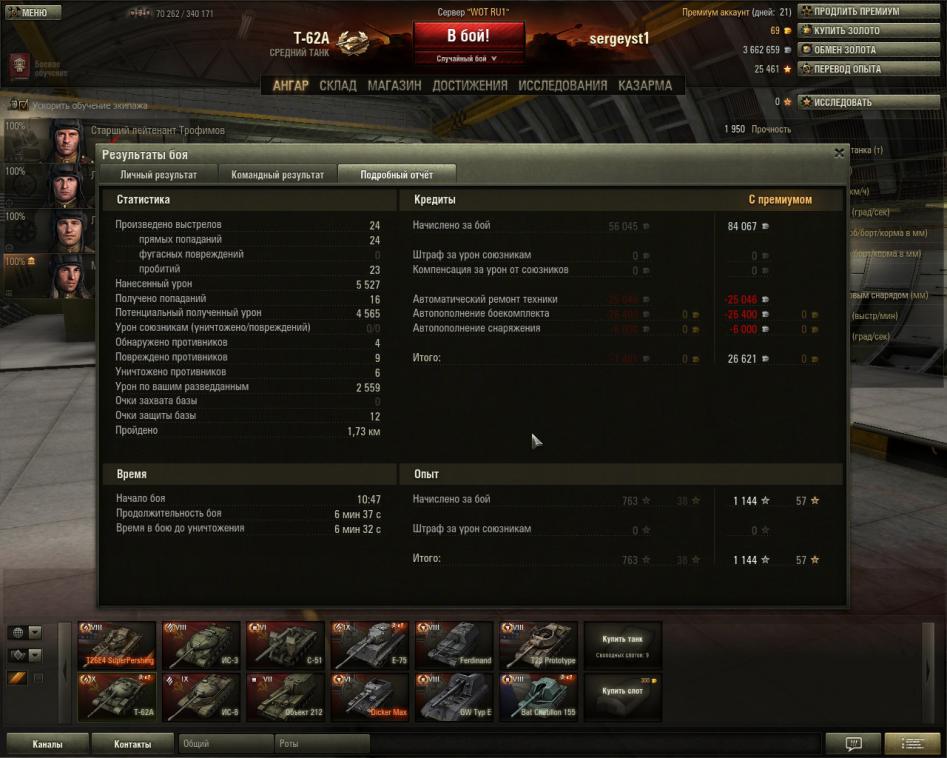947x758 pixels.
Task: Start a battle with the В бой! button
Action: [x=468, y=36]
